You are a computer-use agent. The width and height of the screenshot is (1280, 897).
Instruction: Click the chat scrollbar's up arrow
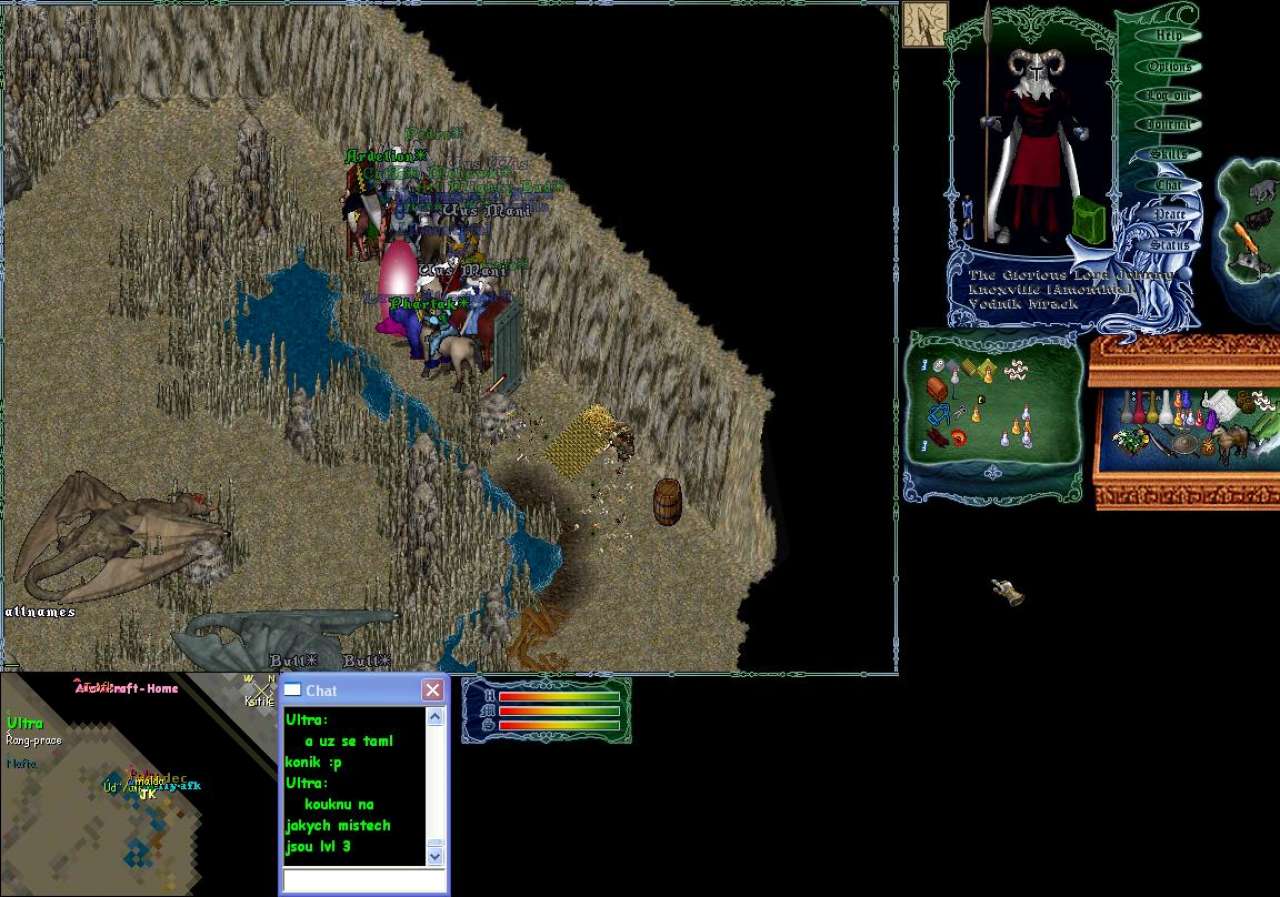(435, 717)
